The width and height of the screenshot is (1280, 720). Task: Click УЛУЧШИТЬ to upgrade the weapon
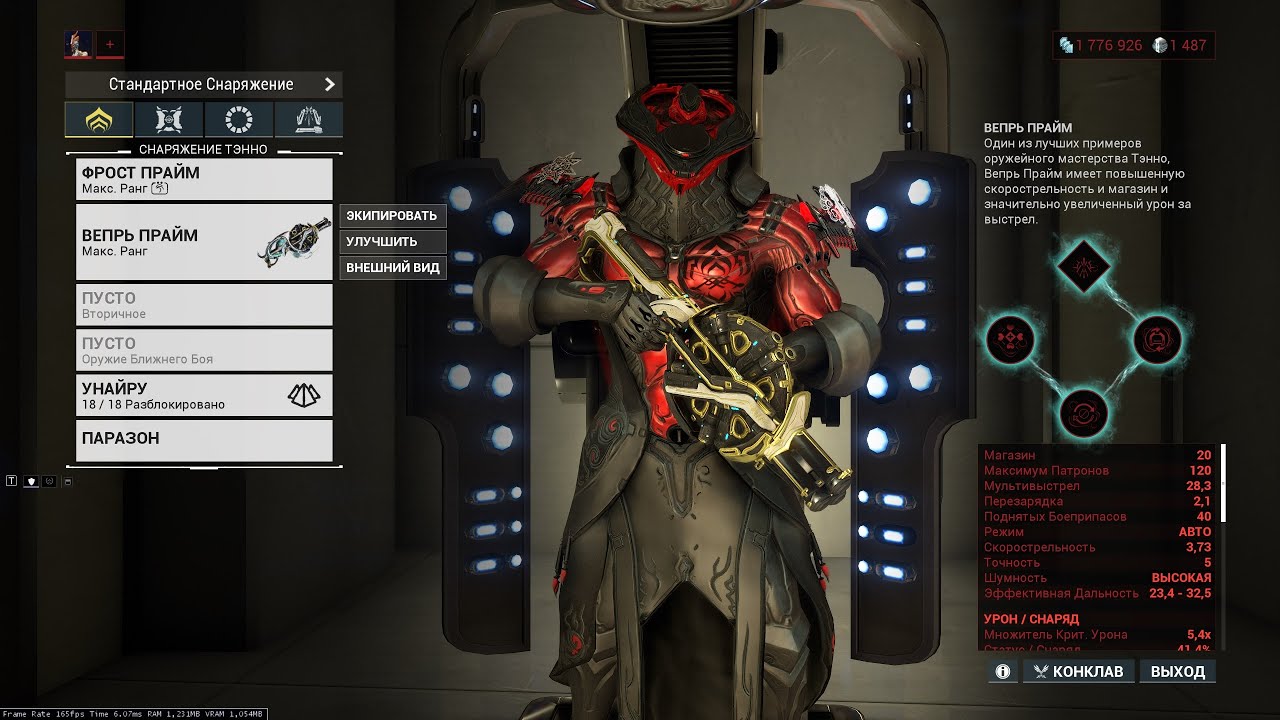(392, 242)
